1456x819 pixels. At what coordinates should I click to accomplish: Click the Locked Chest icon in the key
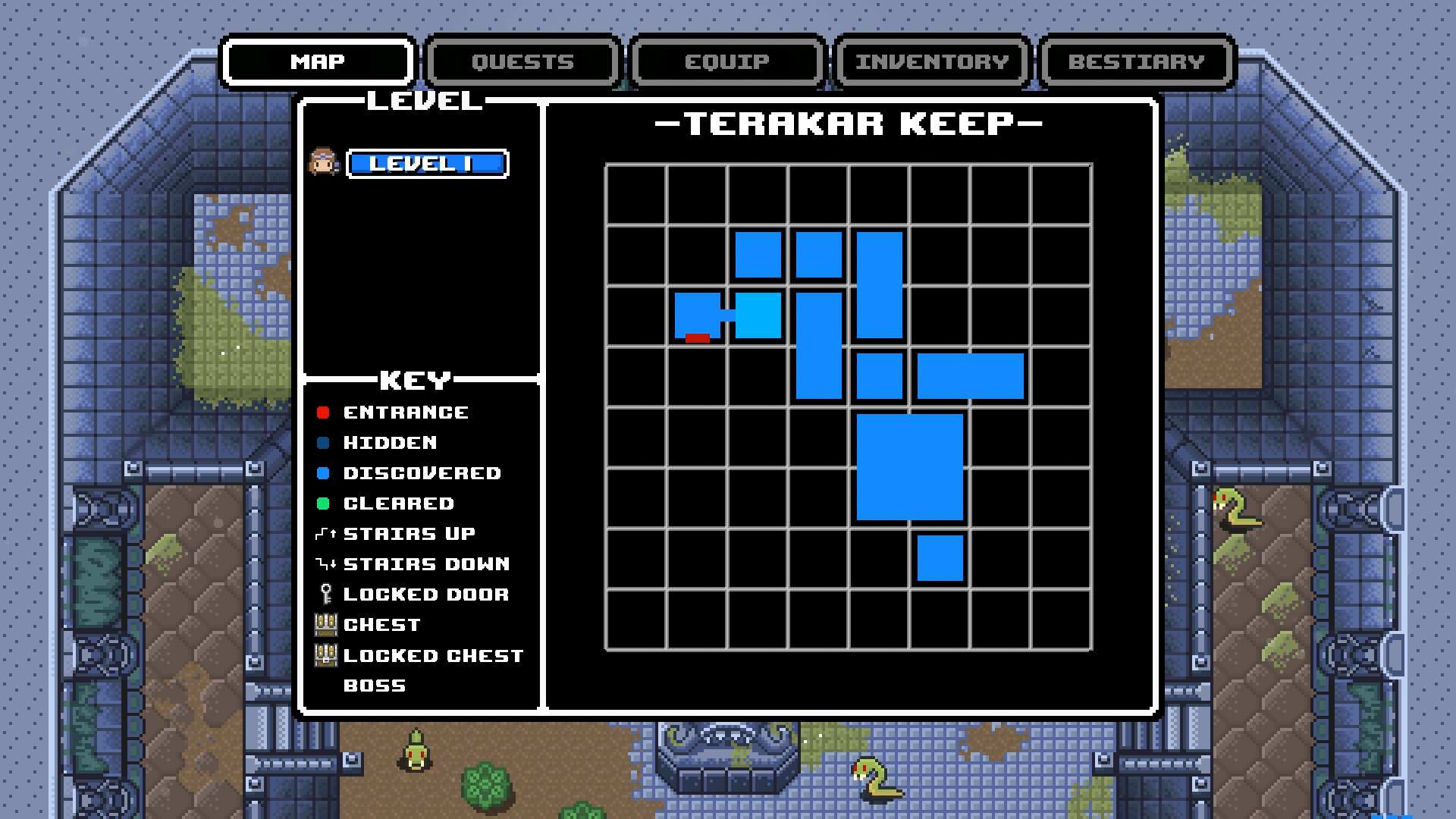click(x=326, y=655)
